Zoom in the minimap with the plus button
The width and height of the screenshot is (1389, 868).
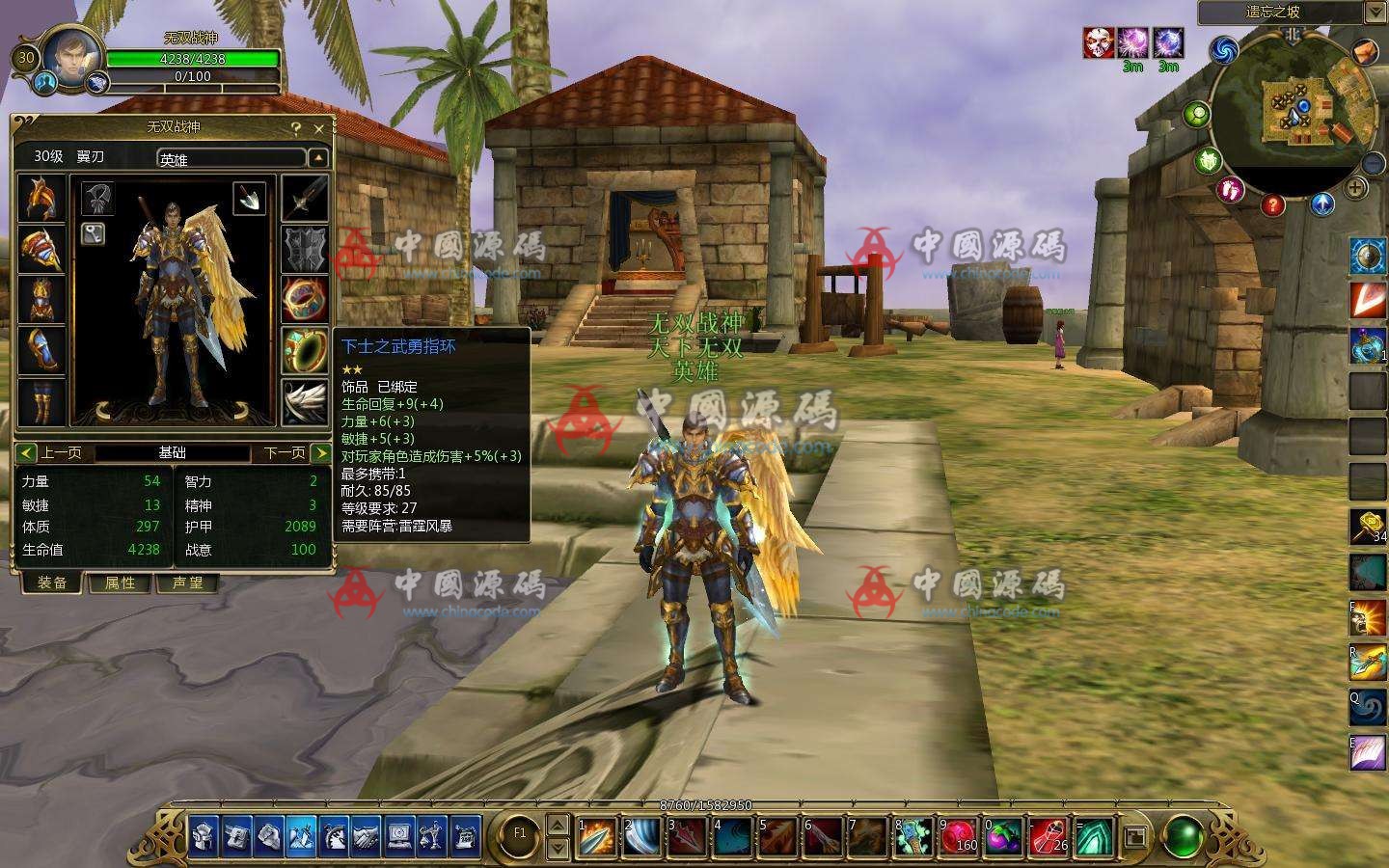click(1355, 188)
